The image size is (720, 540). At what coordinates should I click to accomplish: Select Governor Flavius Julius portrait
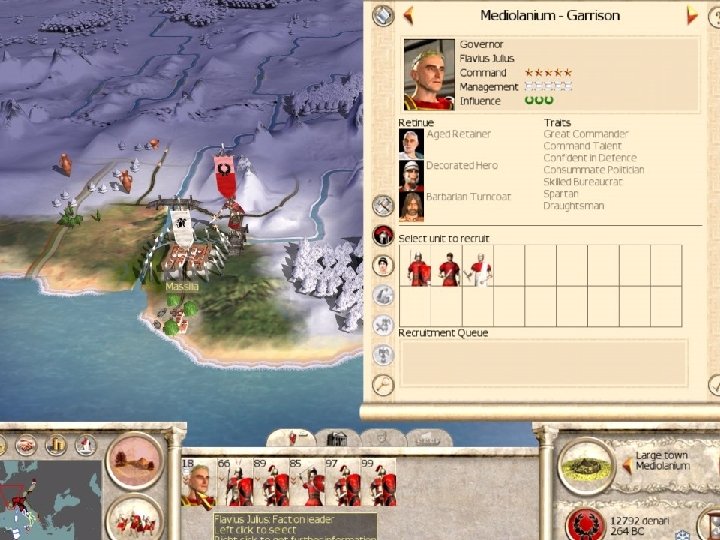429,75
